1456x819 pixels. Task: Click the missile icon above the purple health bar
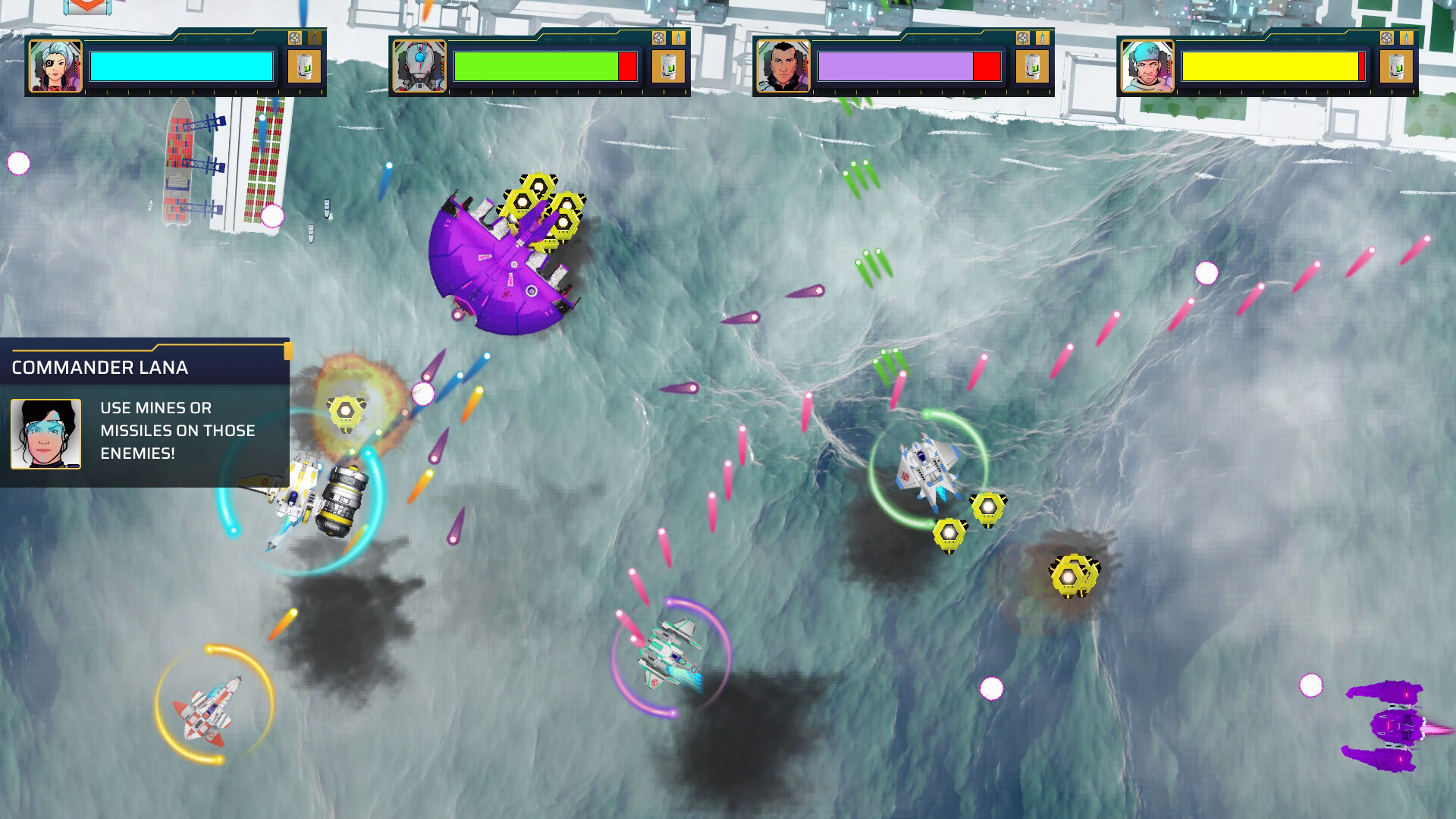click(x=1043, y=38)
